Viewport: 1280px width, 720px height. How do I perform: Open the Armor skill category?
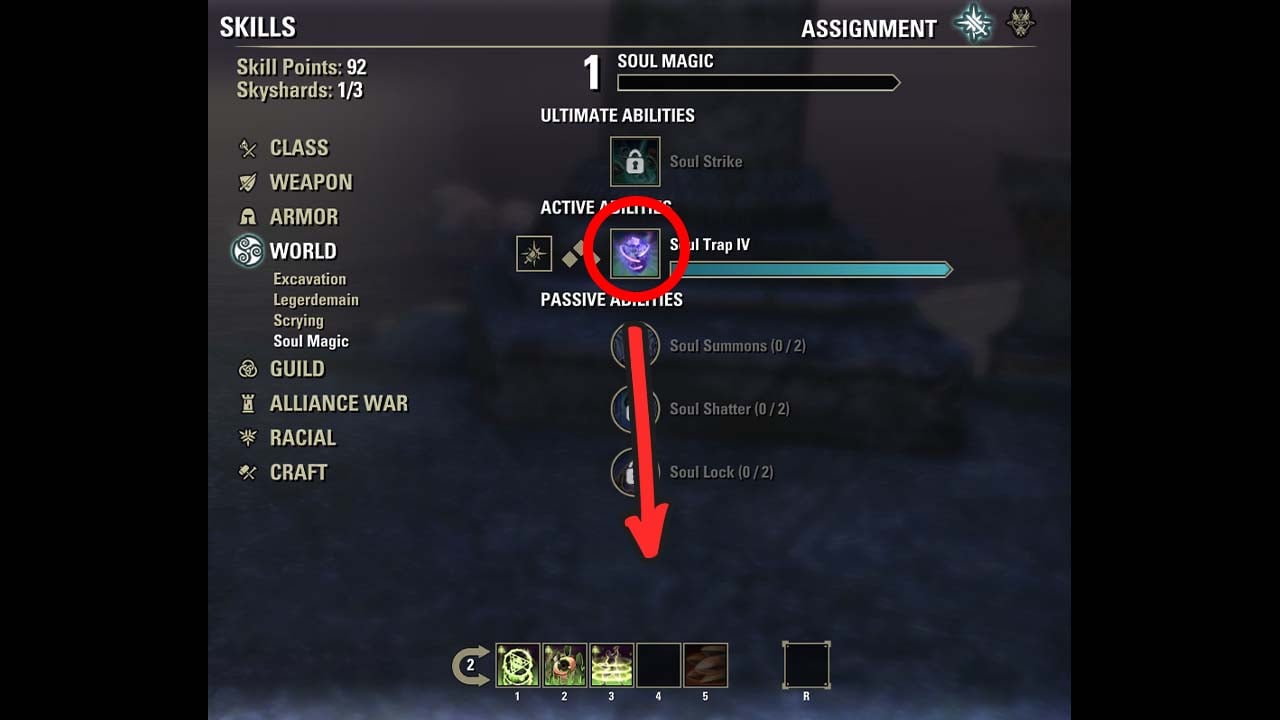click(303, 217)
